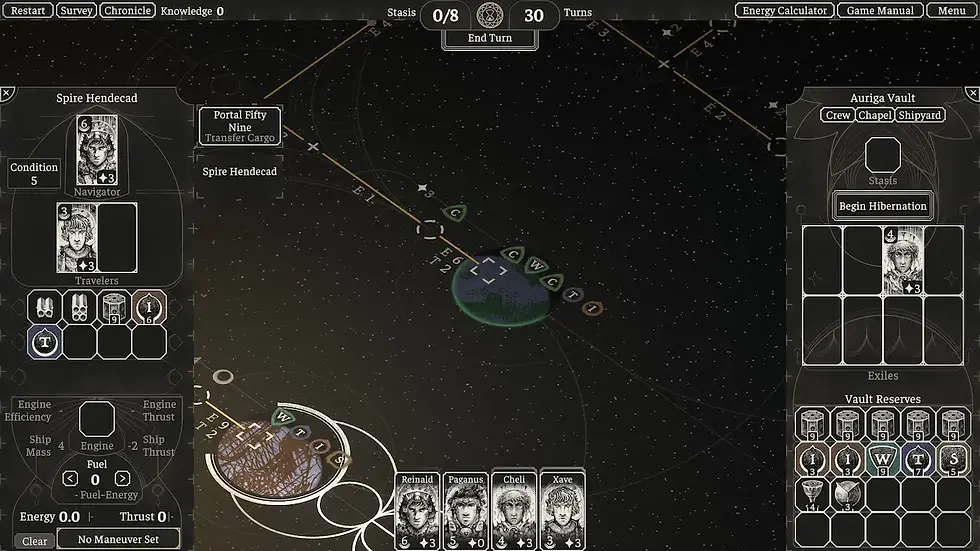Select the Reinald character card
This screenshot has width=980, height=551.
[417, 510]
